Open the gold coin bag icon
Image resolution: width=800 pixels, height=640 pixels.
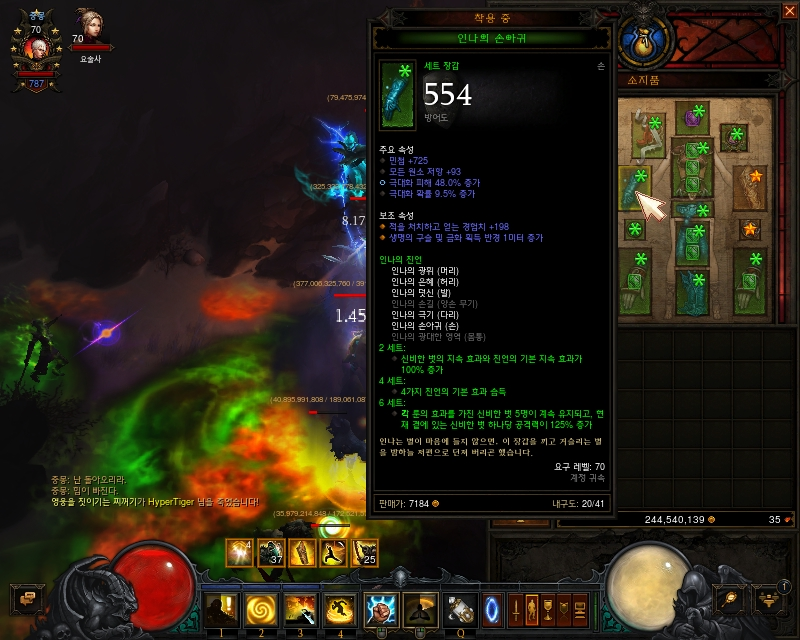pyautogui.click(x=641, y=40)
